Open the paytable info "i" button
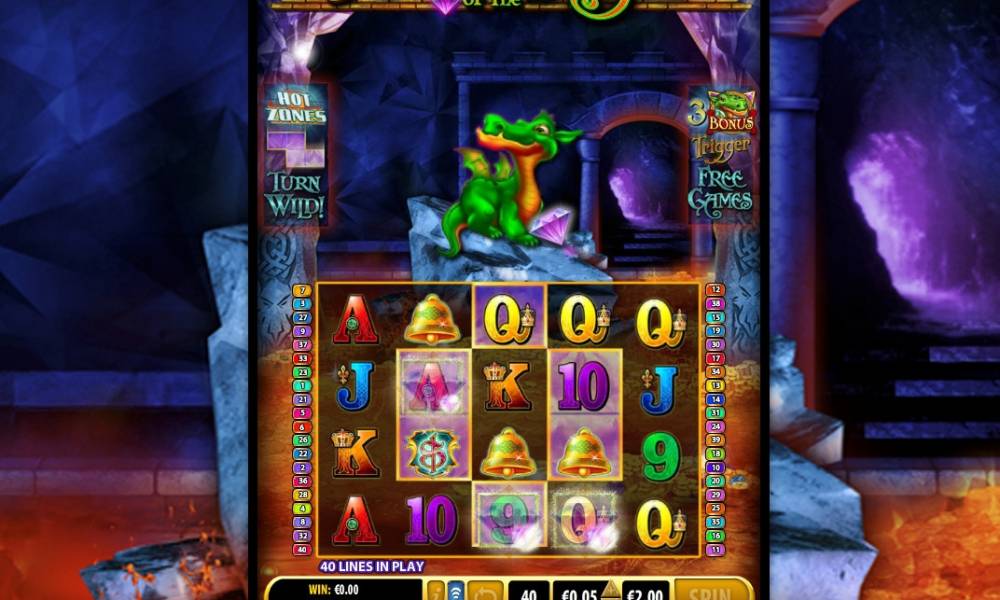The image size is (1000, 600). (x=436, y=591)
